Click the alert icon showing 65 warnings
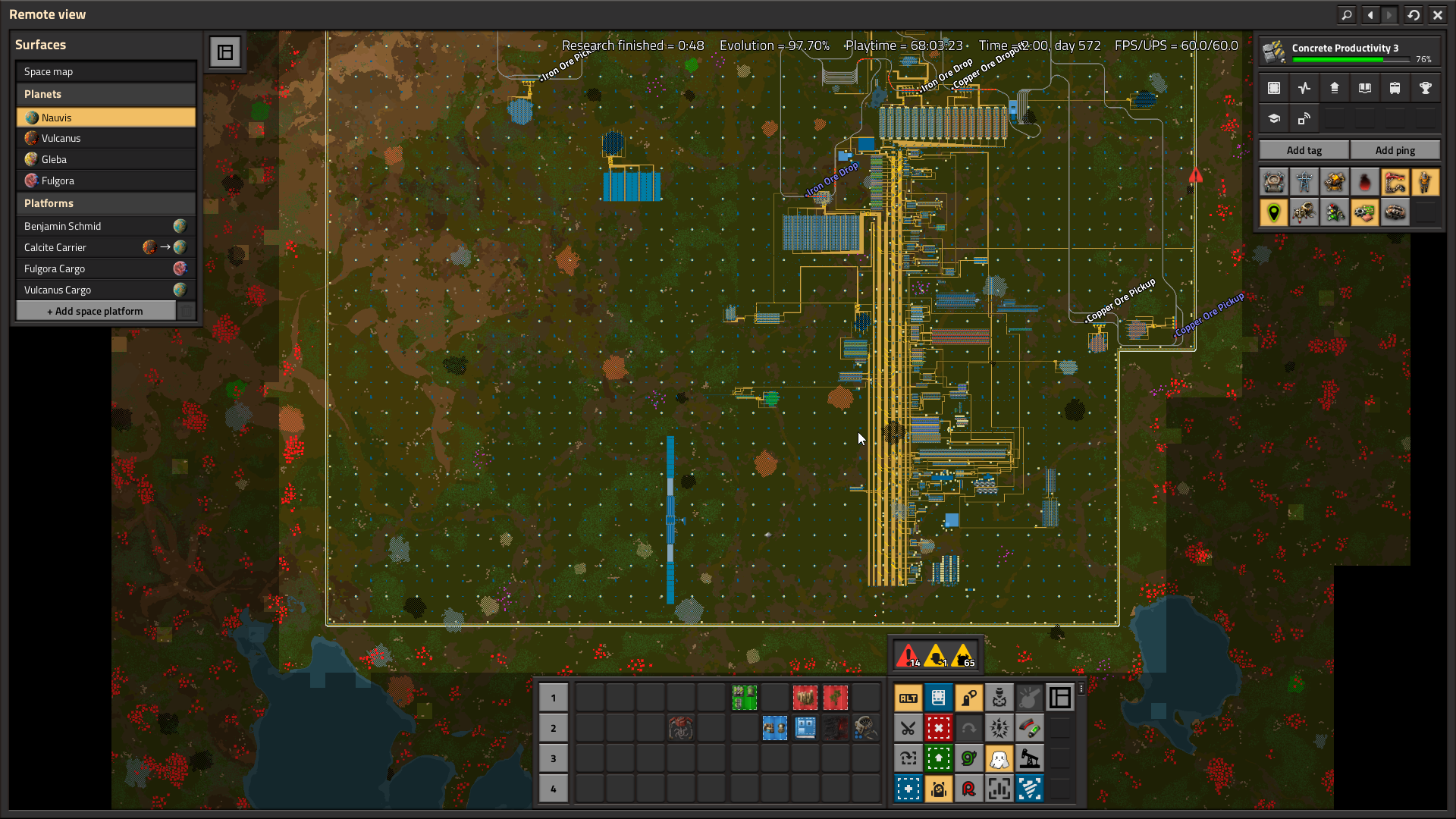 pyautogui.click(x=962, y=653)
